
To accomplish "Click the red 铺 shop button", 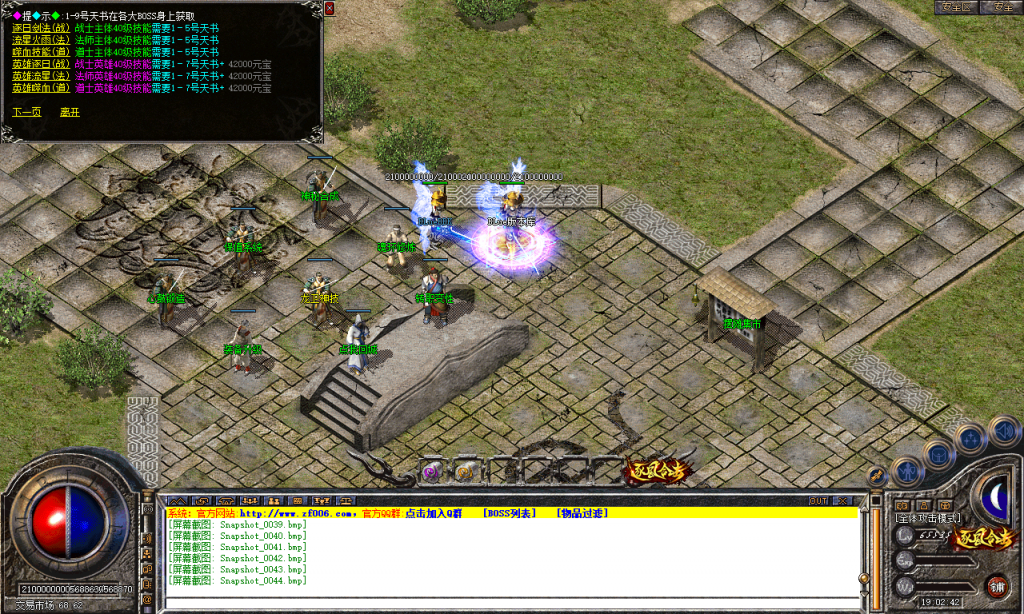I will 997,586.
